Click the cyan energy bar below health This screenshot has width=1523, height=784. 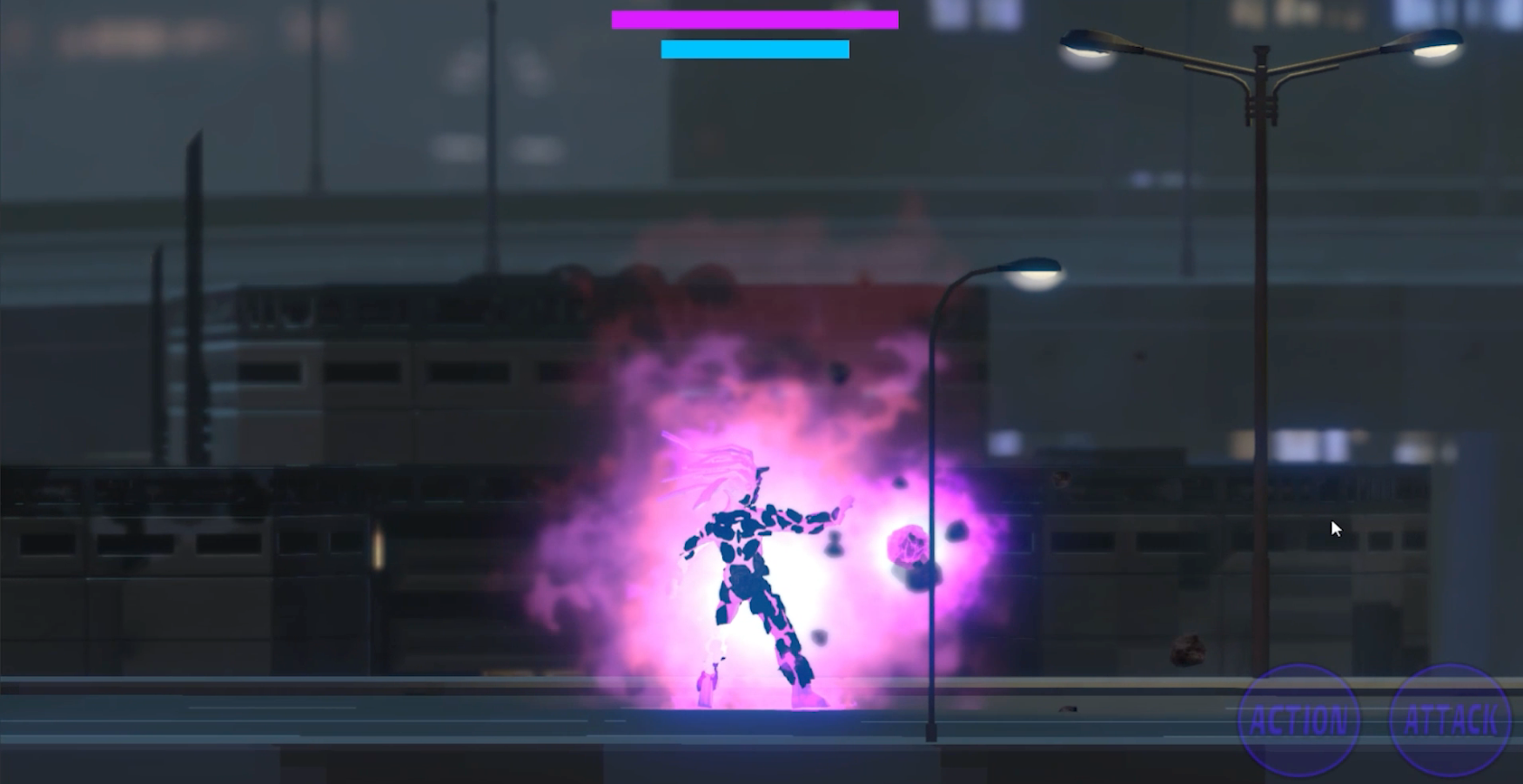coord(754,50)
